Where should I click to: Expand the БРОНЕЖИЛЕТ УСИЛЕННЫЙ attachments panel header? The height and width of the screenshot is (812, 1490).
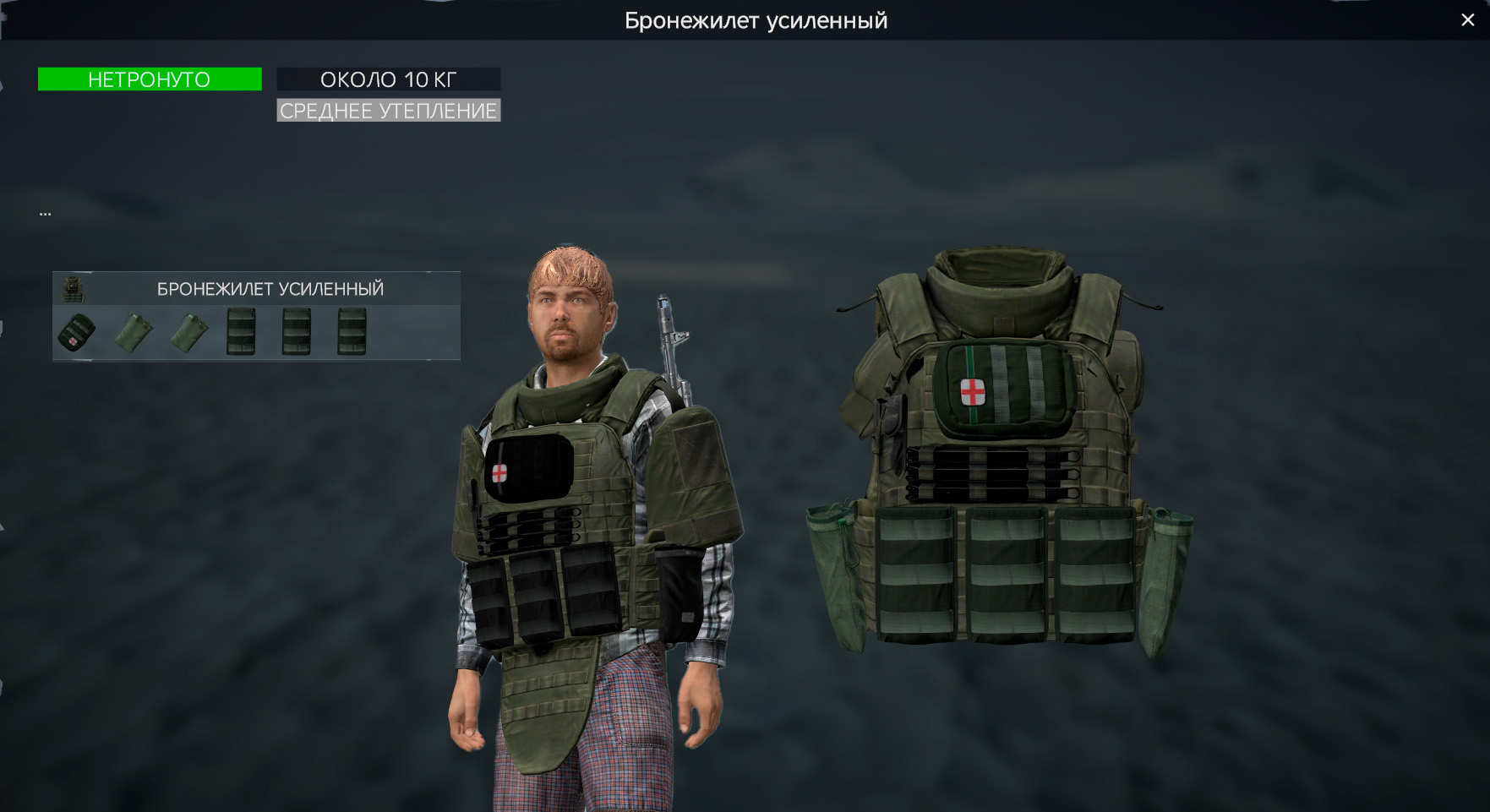(x=269, y=288)
